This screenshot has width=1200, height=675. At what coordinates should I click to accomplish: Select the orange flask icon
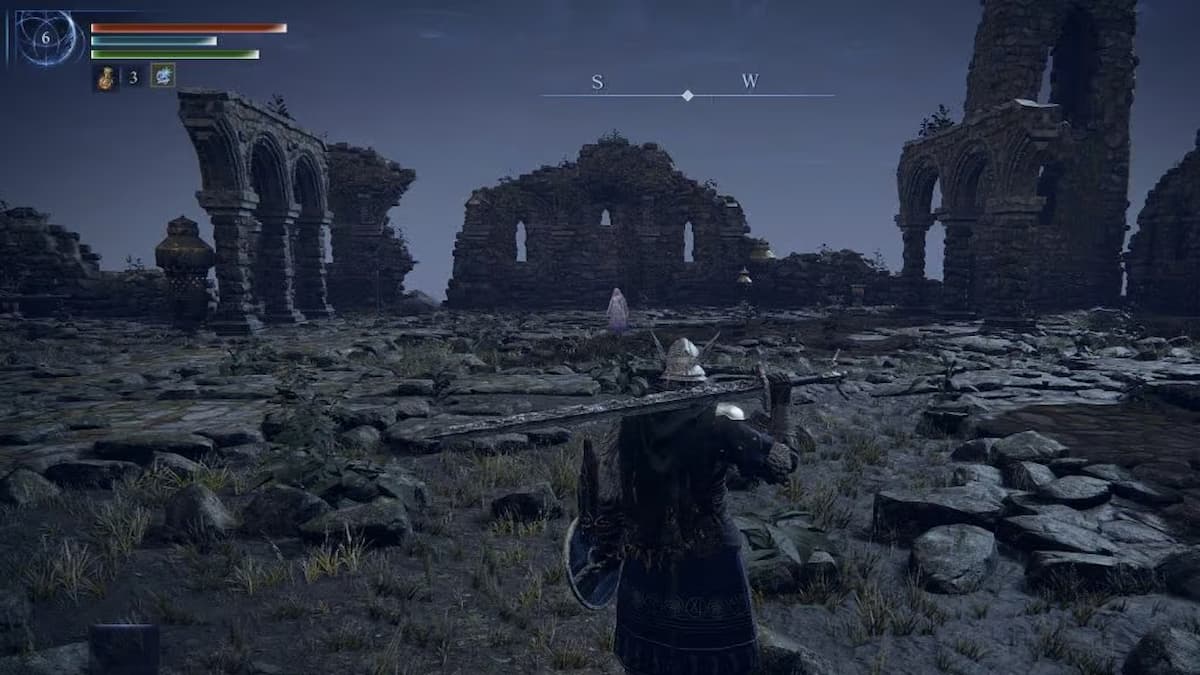(x=106, y=77)
